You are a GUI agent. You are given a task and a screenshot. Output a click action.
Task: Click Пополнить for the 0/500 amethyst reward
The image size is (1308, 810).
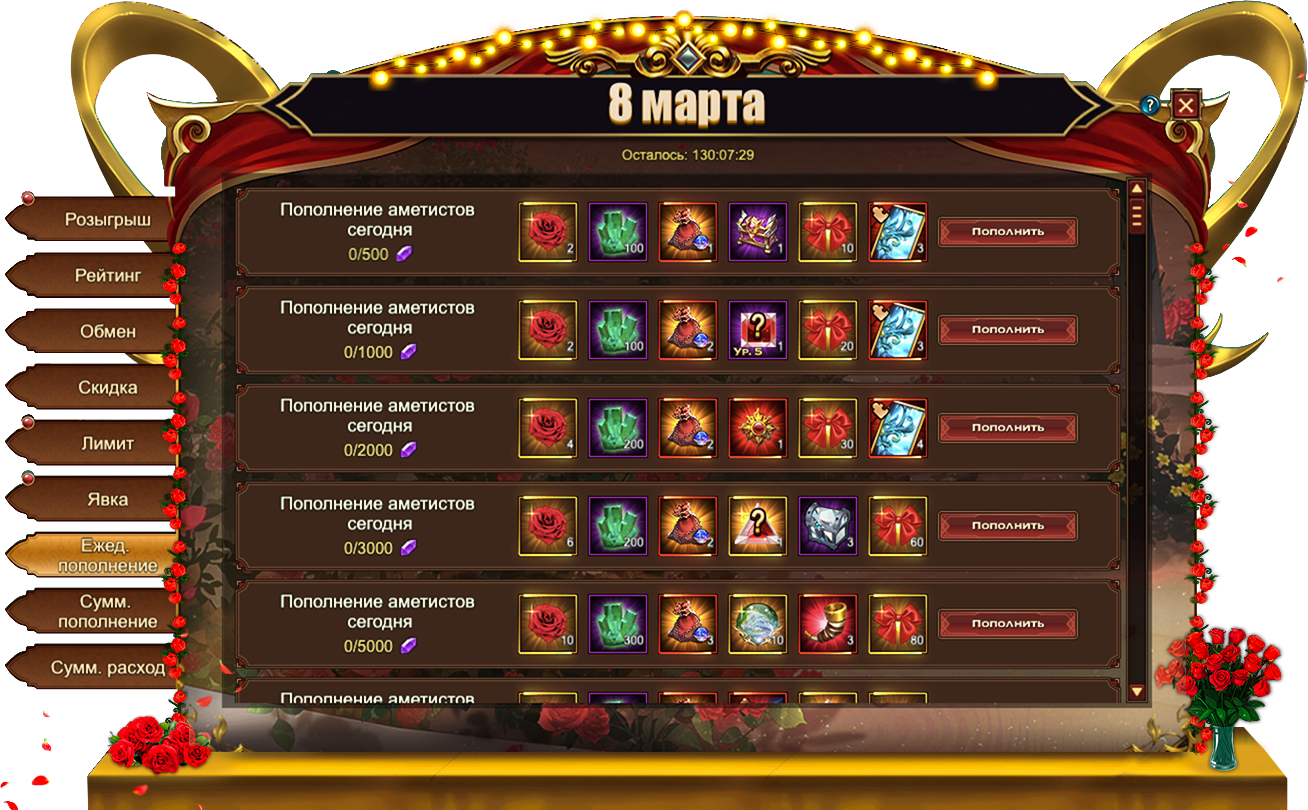click(x=1008, y=232)
